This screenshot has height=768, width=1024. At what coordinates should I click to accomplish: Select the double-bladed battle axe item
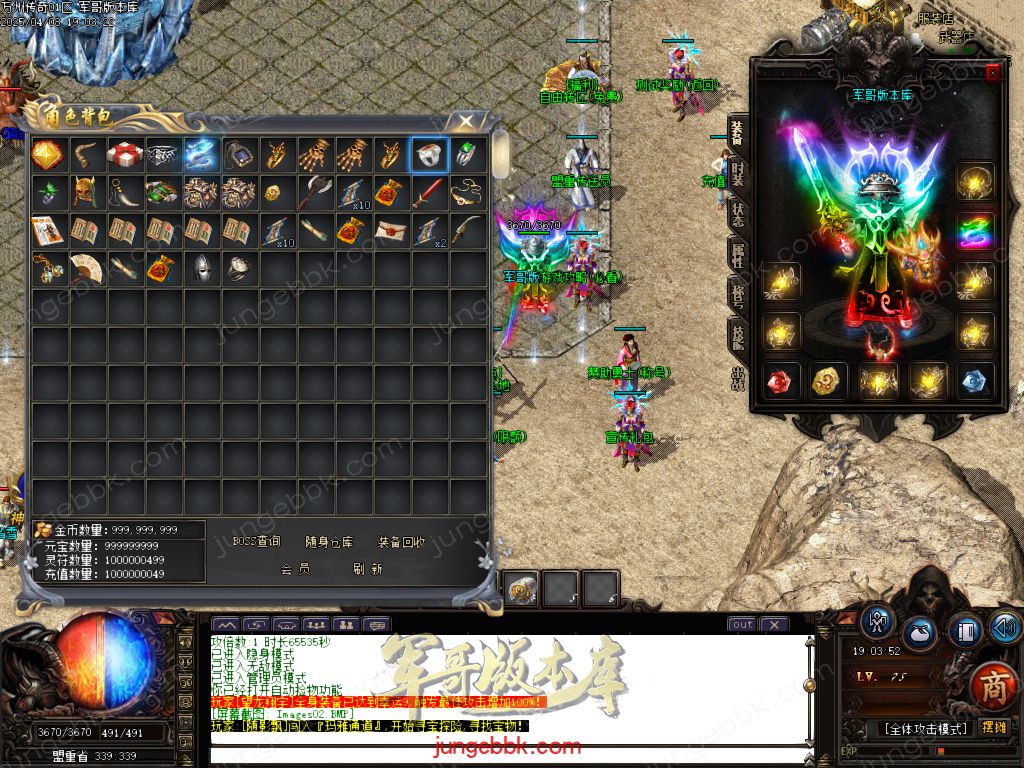[315, 191]
